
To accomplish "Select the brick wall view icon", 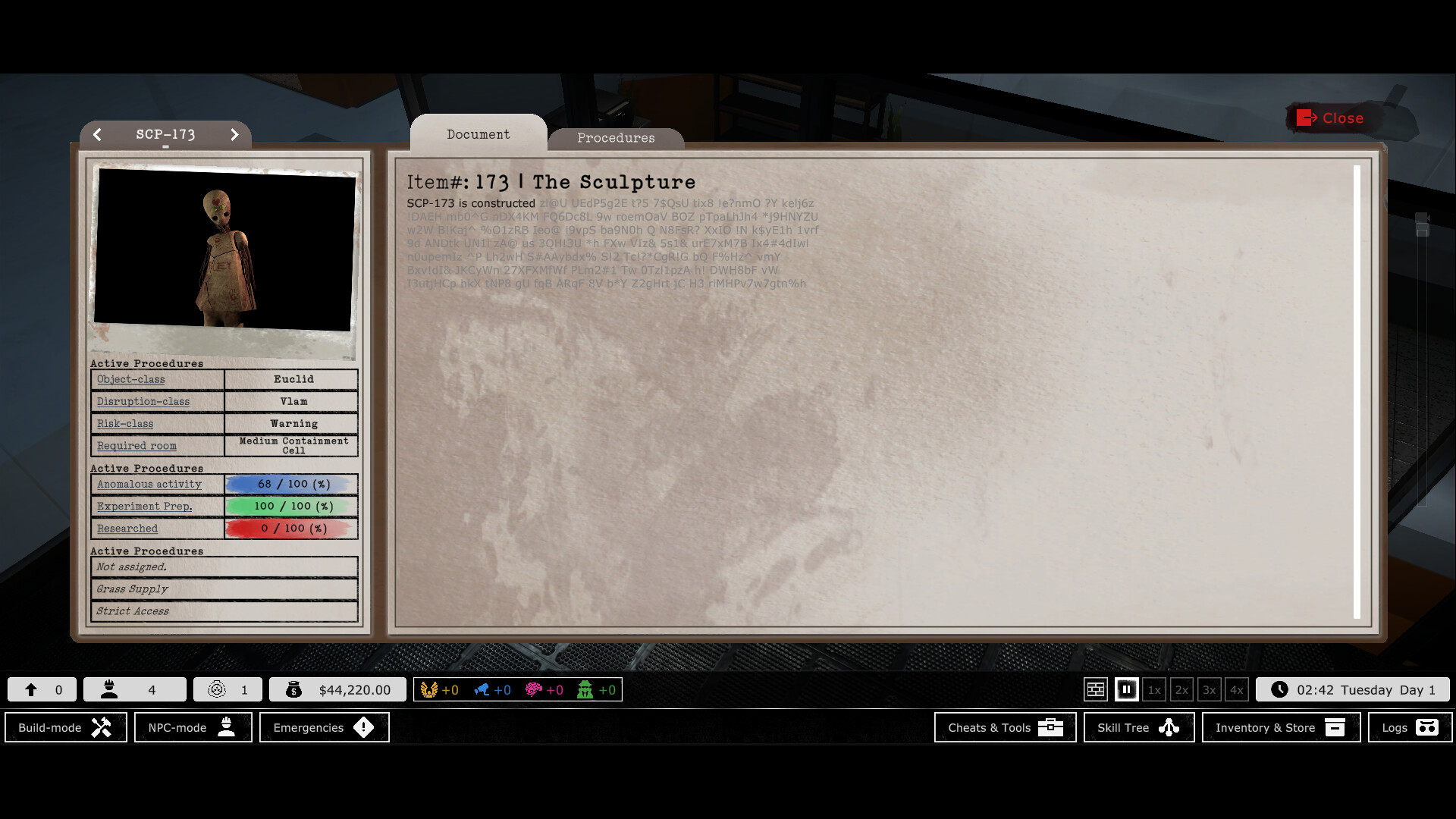I will pos(1096,689).
